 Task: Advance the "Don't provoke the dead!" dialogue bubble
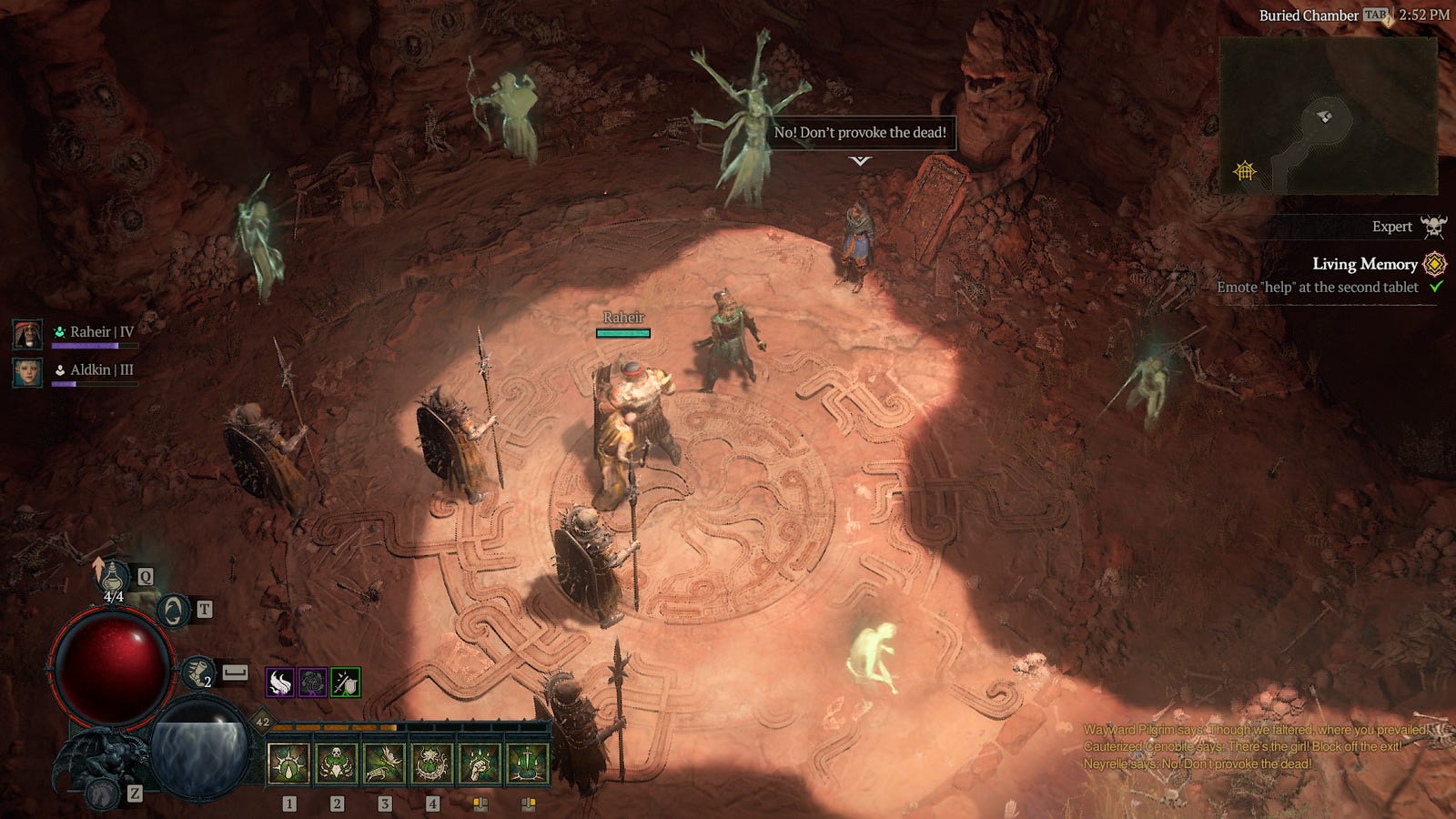click(x=860, y=133)
